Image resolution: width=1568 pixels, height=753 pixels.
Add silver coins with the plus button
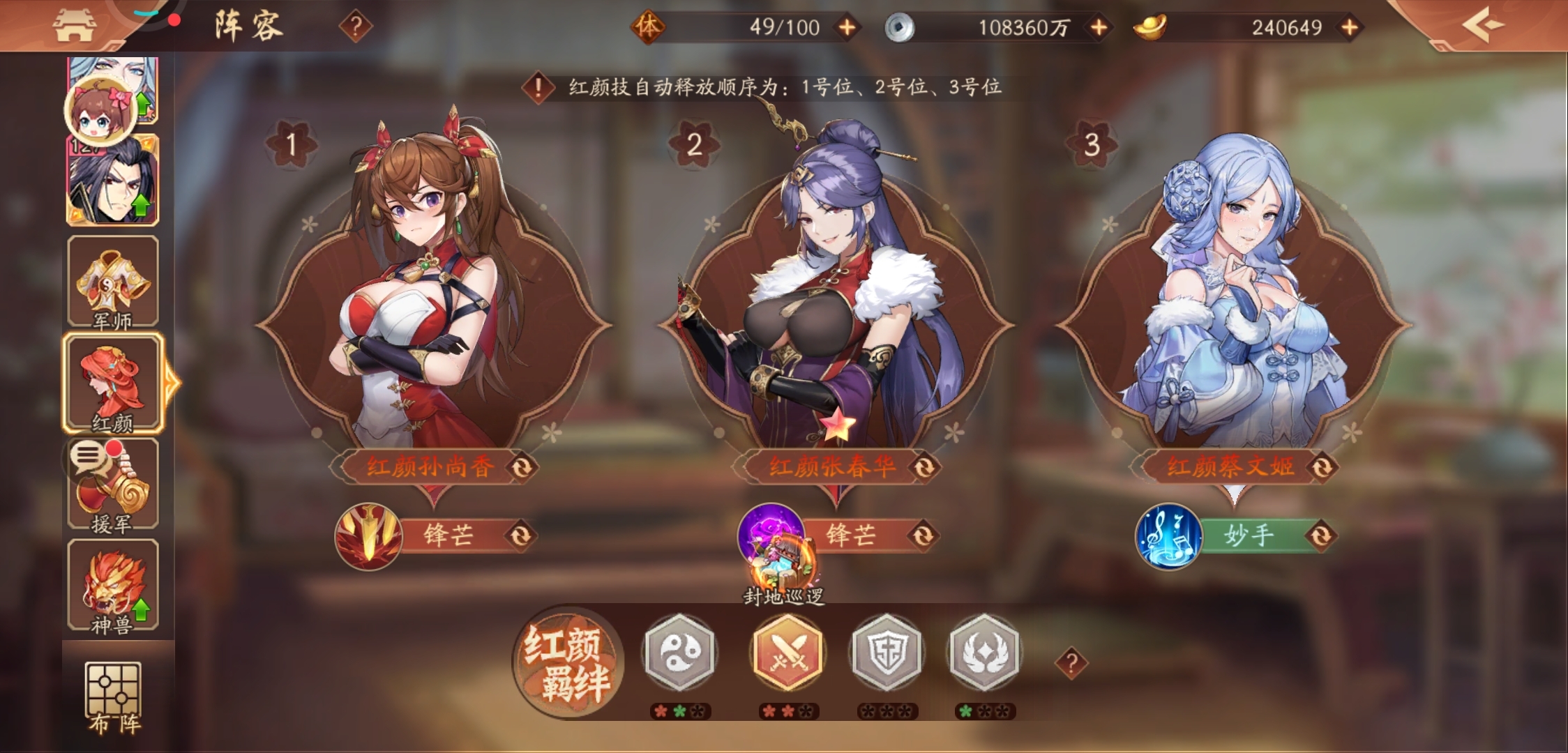point(1099,27)
